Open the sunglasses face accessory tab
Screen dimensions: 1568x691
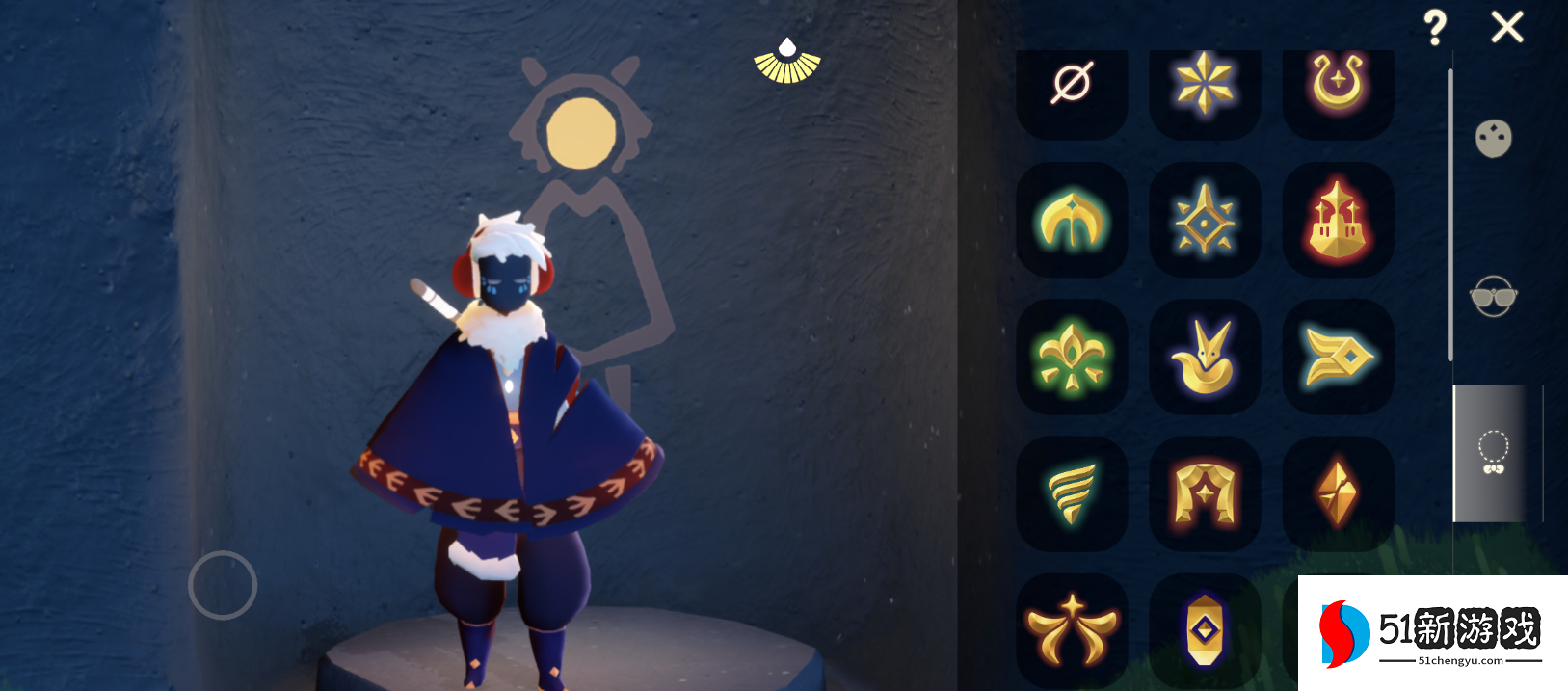click(x=1493, y=296)
